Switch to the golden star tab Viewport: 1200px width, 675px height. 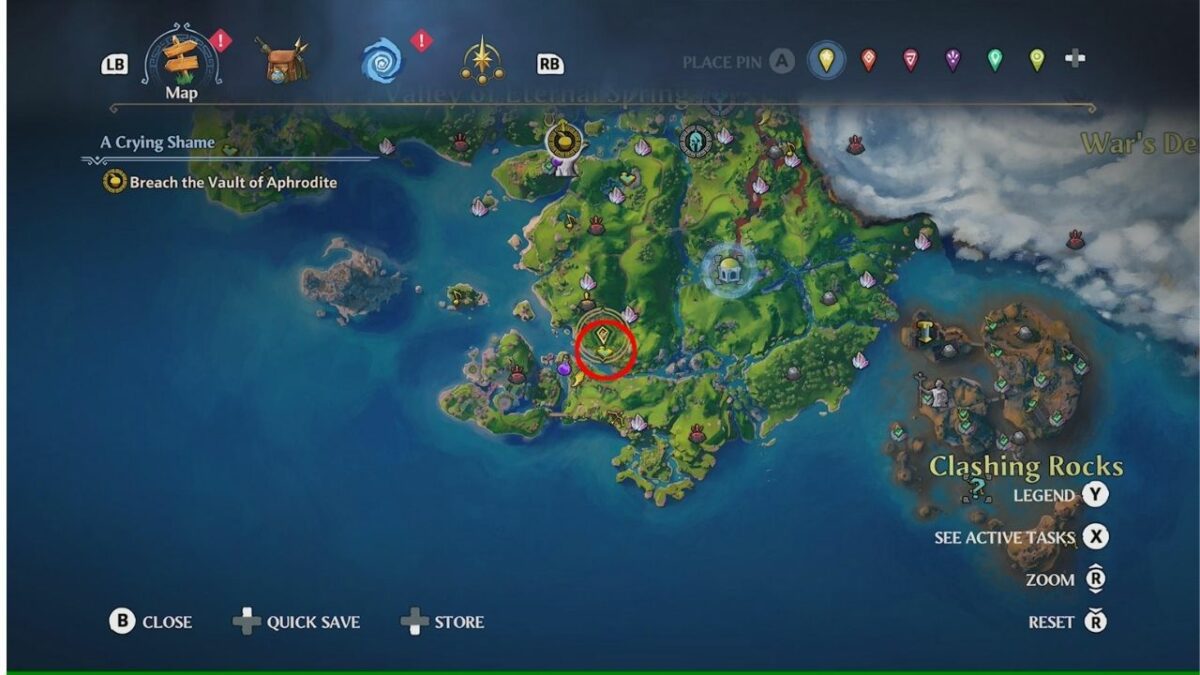(481, 62)
